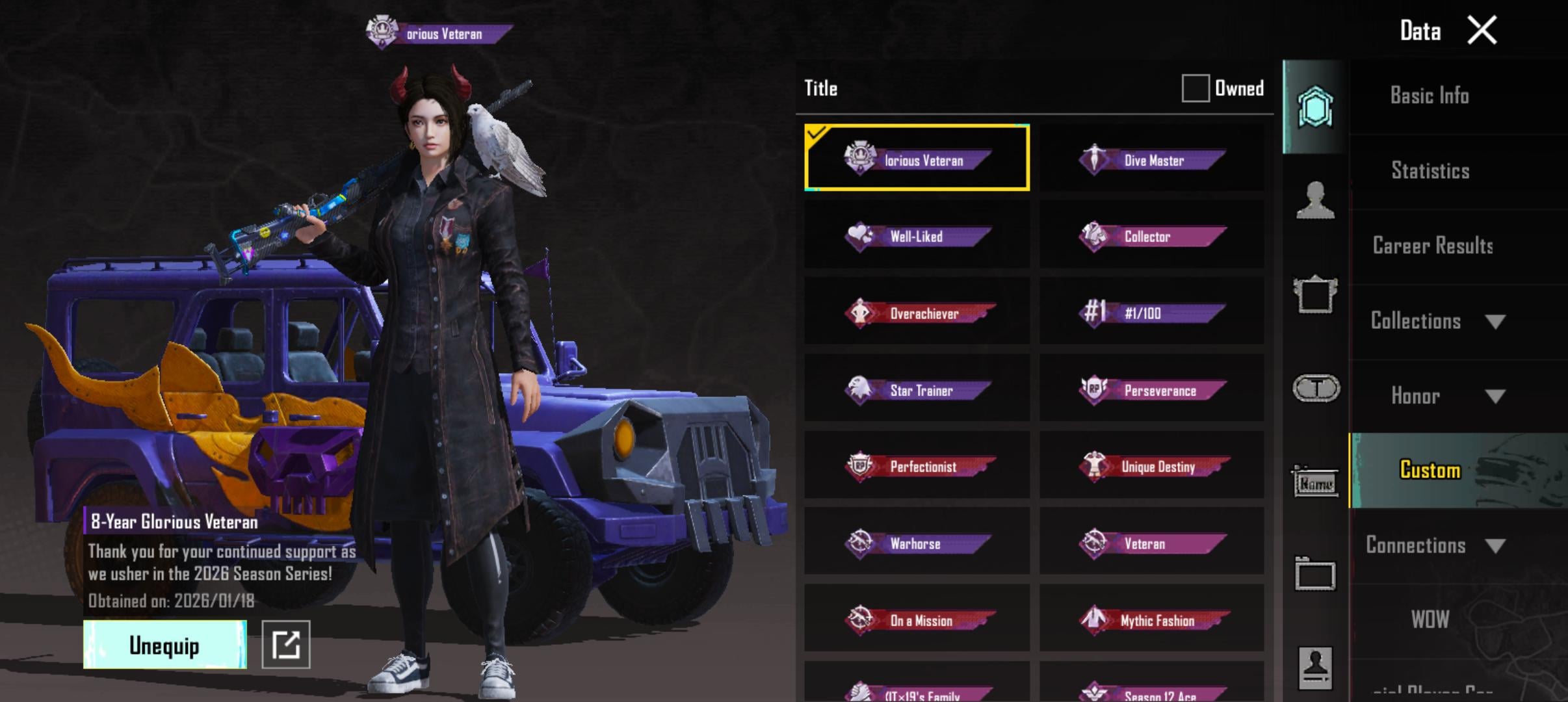The height and width of the screenshot is (702, 1568).
Task: Select the Dive Master title
Action: [x=1151, y=160]
